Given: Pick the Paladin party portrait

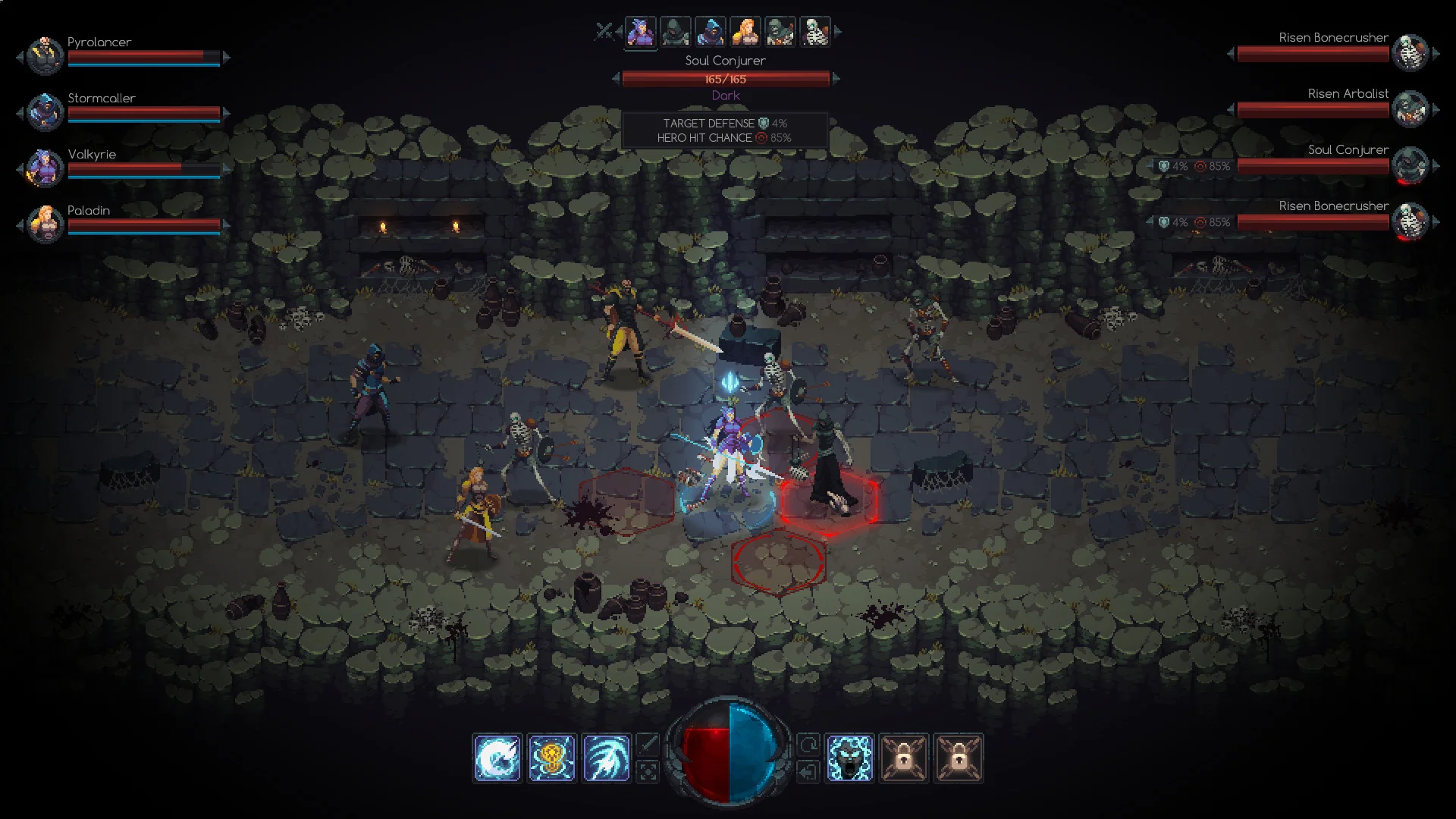Looking at the screenshot, I should coord(45,224).
